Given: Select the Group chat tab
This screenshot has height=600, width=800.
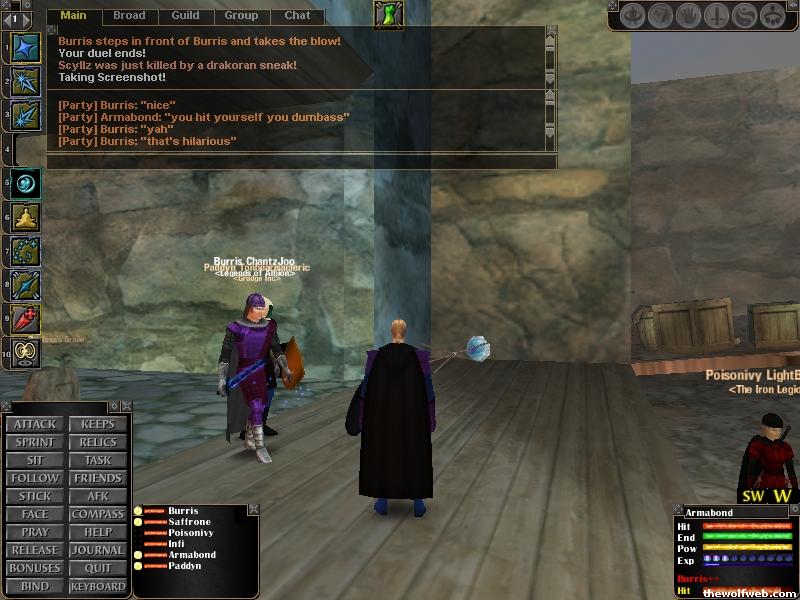Looking at the screenshot, I should [x=241, y=15].
